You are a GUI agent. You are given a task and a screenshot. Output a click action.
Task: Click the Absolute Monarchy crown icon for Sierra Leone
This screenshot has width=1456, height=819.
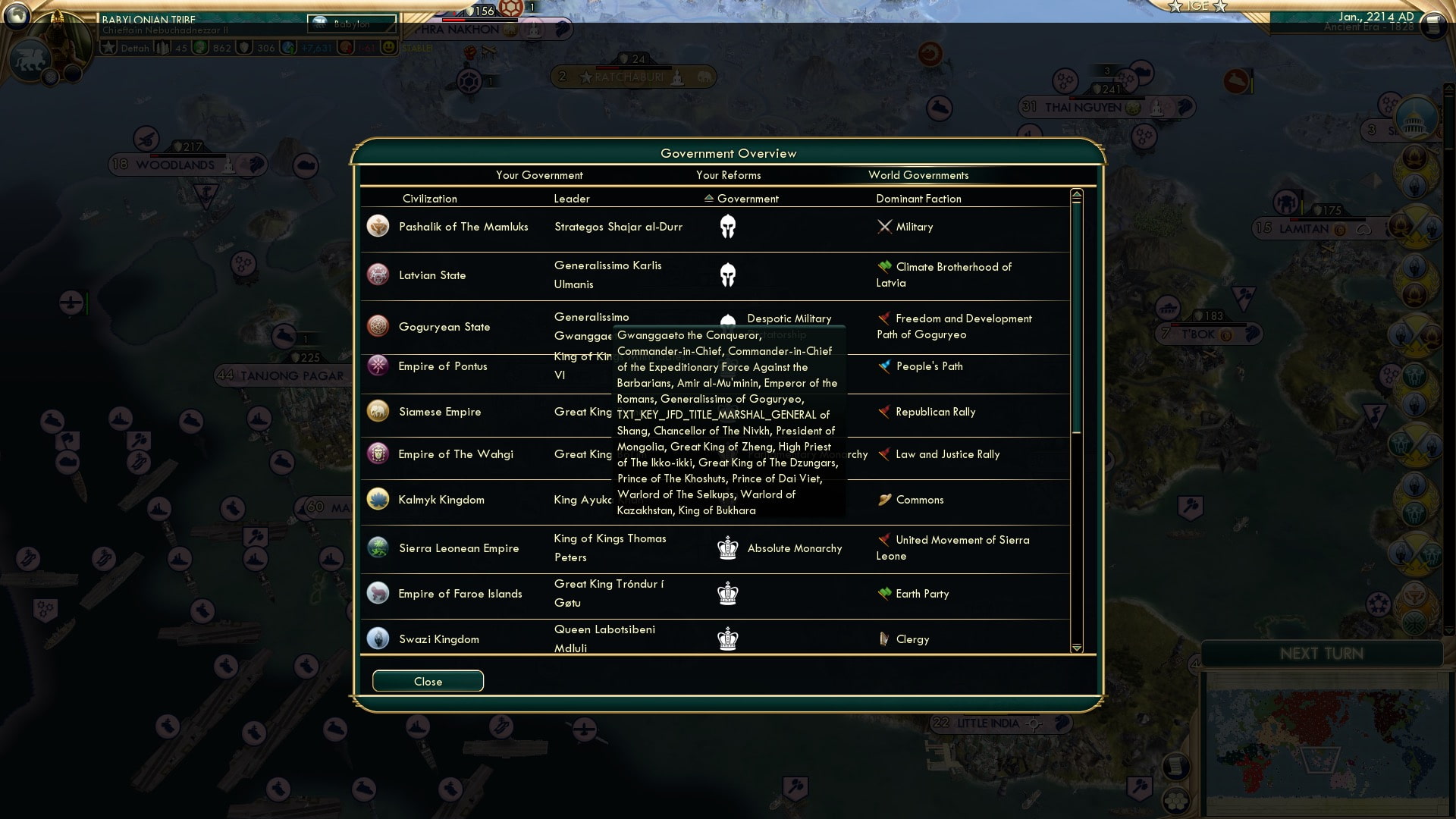coord(726,548)
